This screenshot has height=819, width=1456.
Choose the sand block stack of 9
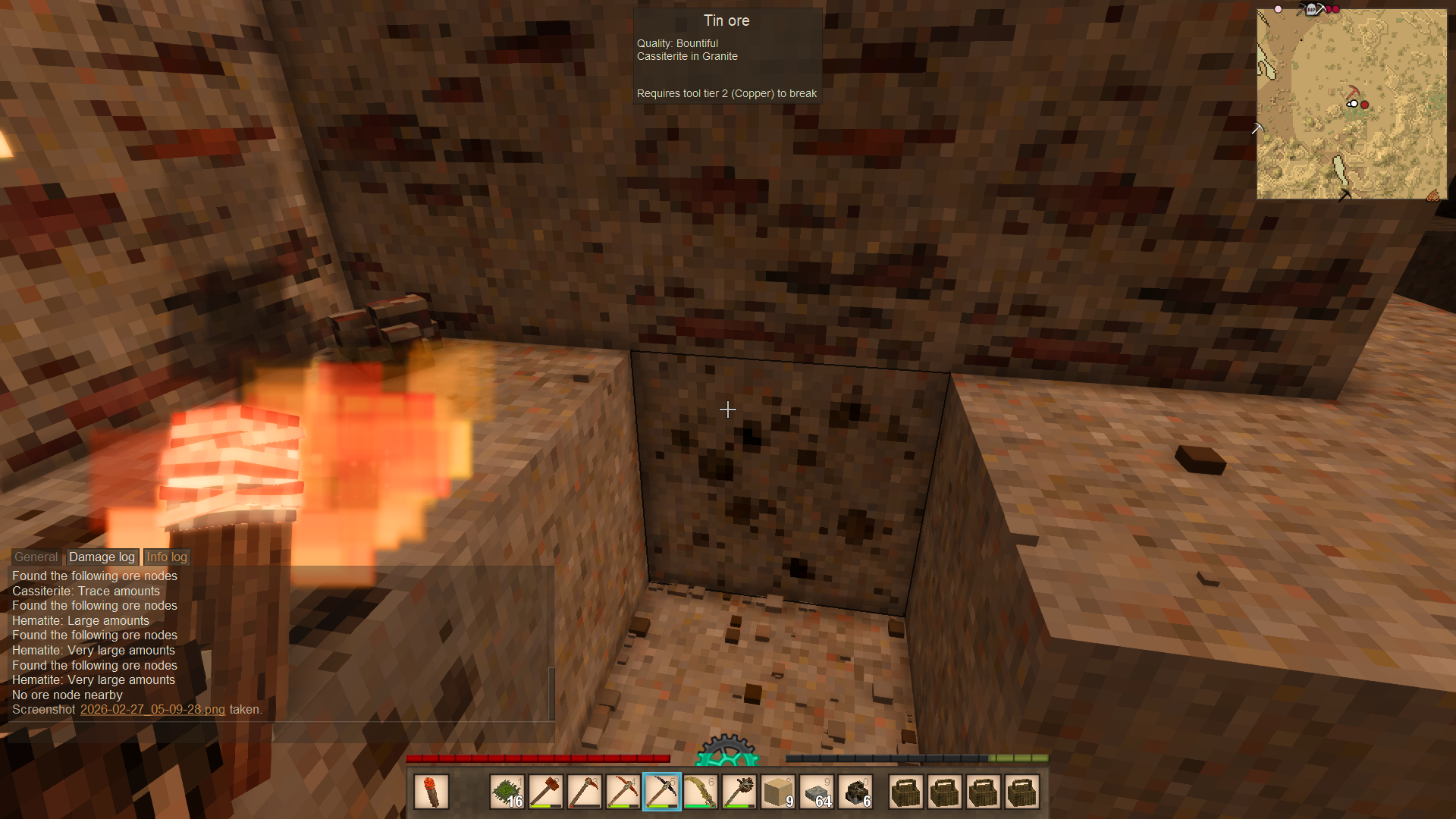pyautogui.click(x=778, y=792)
